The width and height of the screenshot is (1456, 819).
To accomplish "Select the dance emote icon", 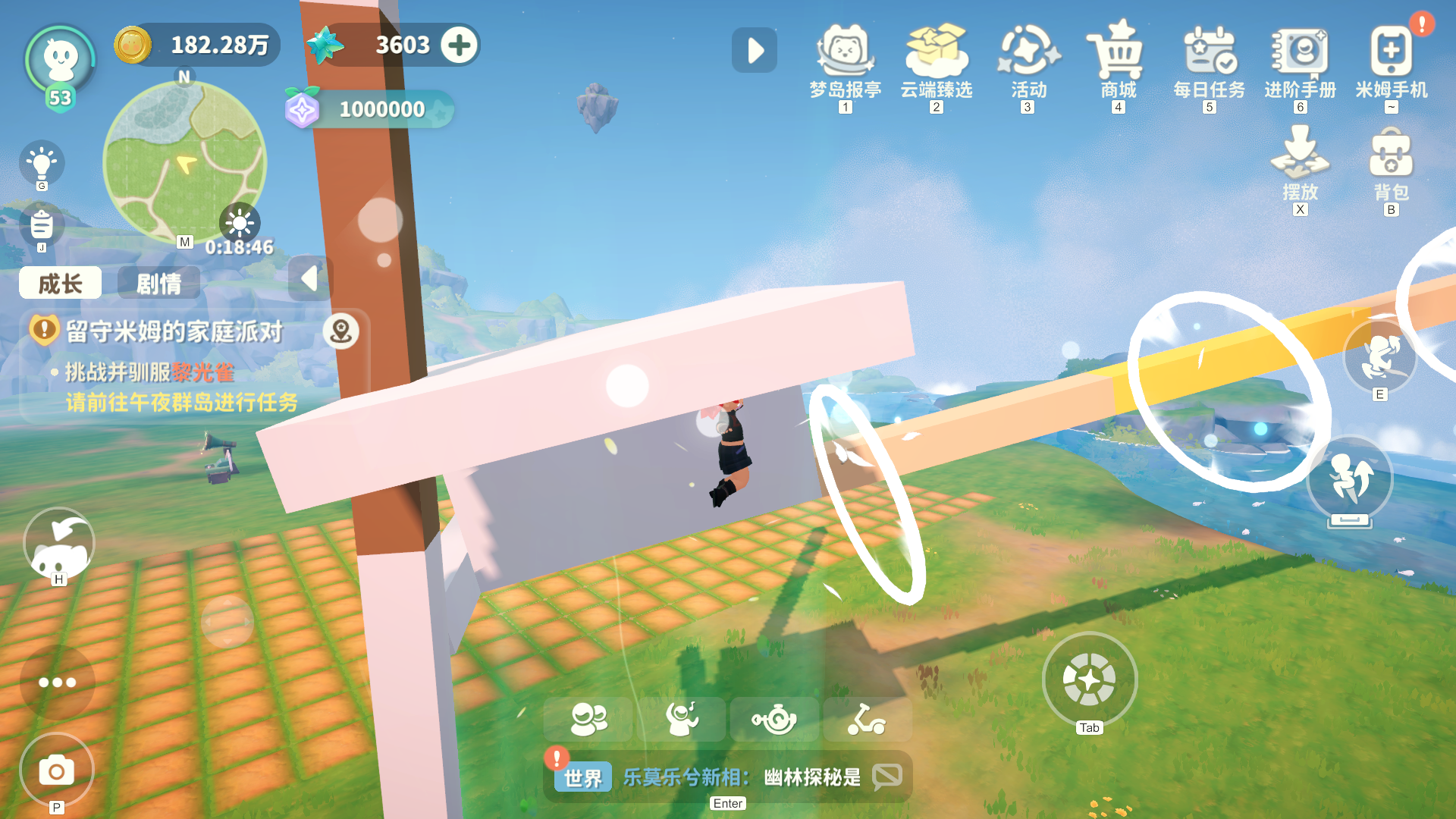I will tap(683, 719).
